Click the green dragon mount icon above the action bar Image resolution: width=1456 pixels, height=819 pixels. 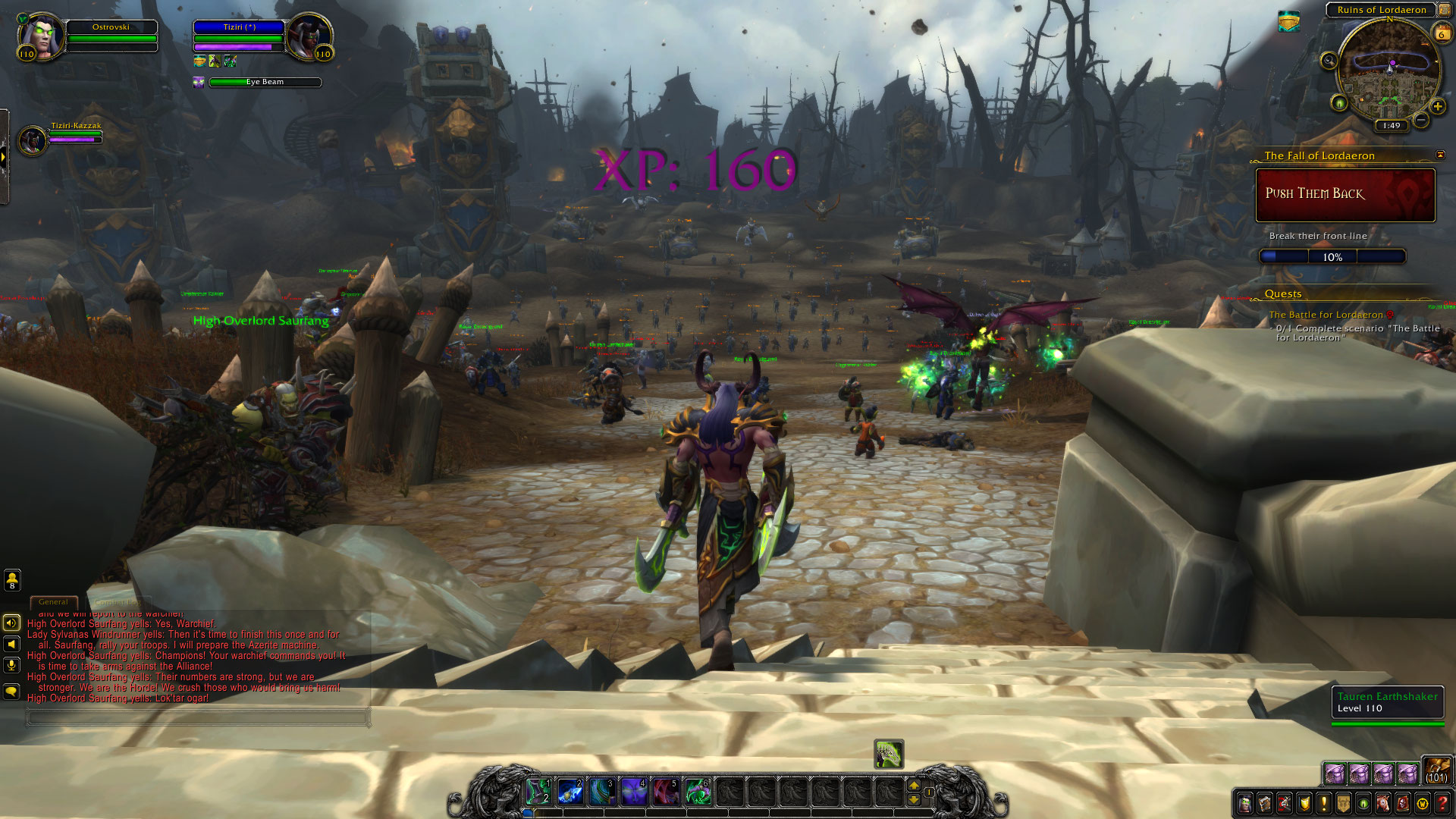[x=888, y=755]
